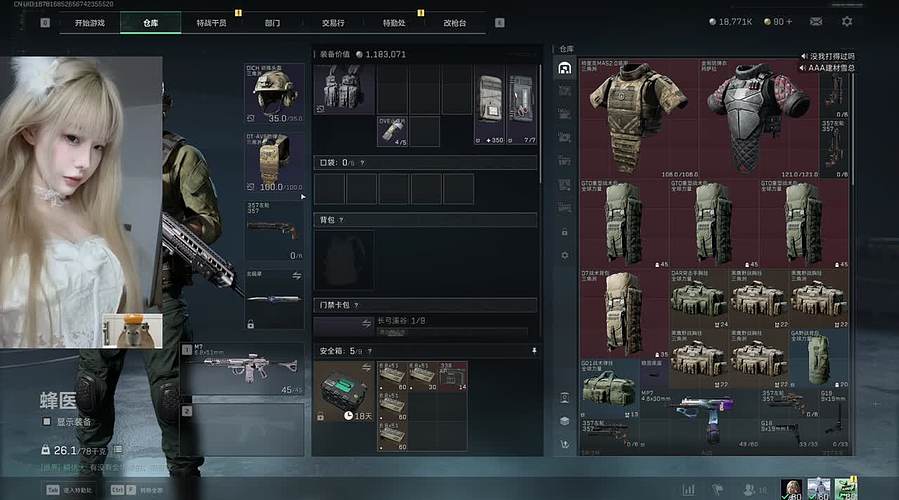Select the green duffel bag in stash
This screenshot has width=899, height=500.
pyautogui.click(x=608, y=386)
